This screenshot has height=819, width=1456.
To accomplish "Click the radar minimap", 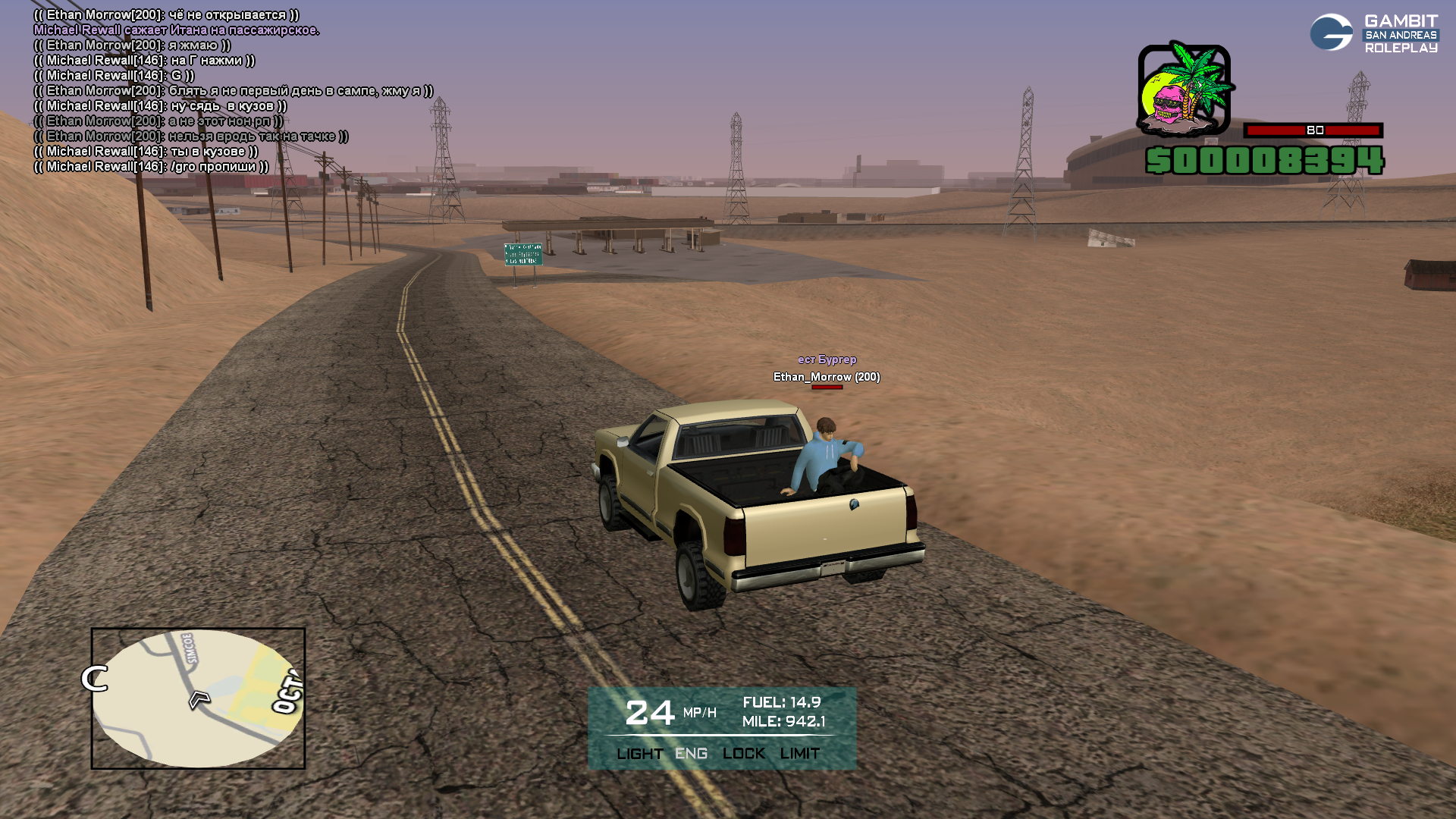I will coord(198,698).
